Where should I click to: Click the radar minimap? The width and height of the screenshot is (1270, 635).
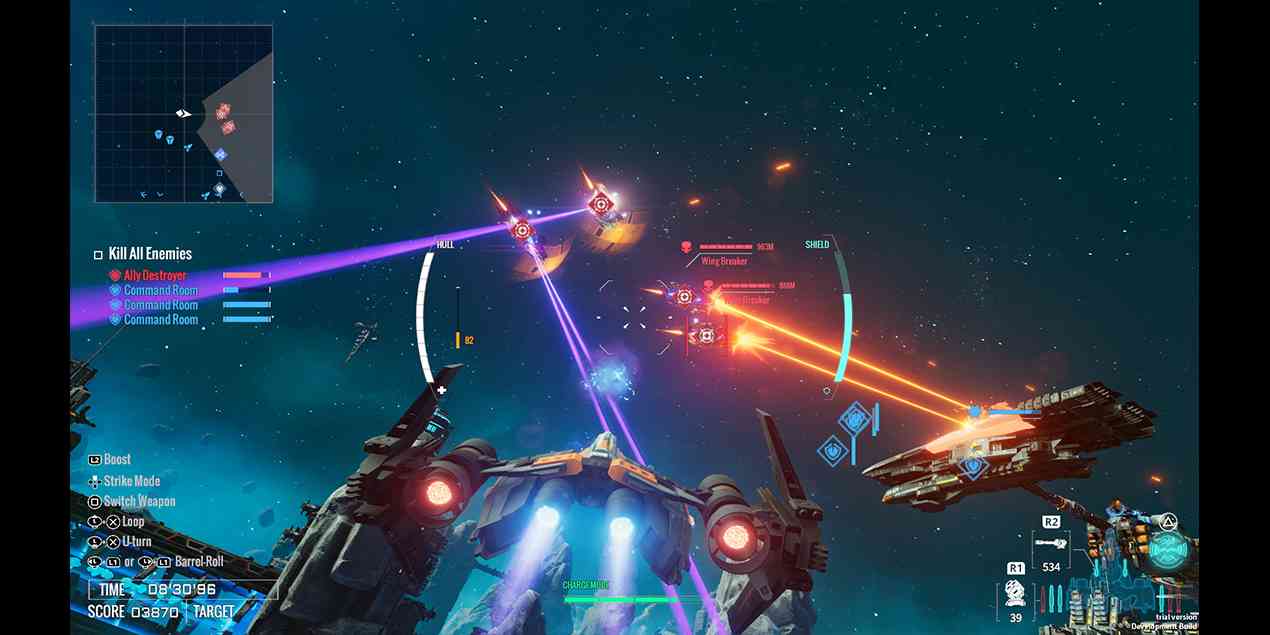point(184,114)
